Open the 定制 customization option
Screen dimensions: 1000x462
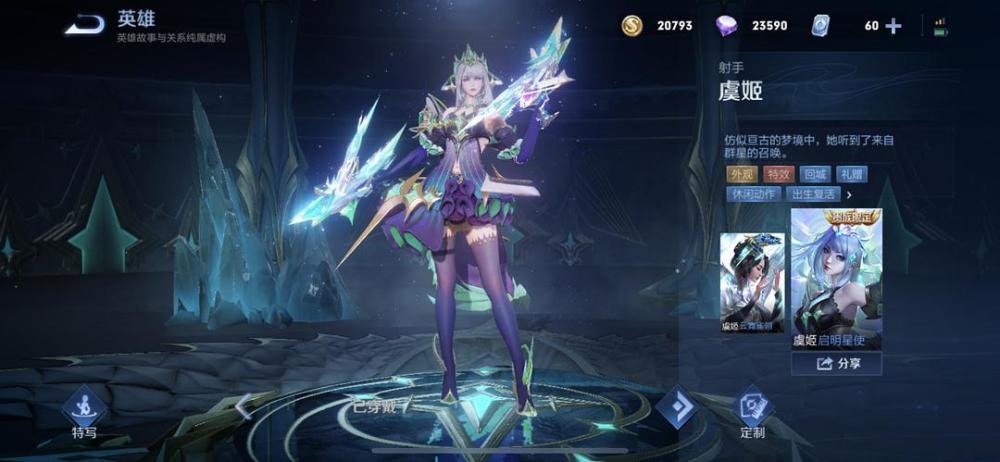click(x=752, y=412)
